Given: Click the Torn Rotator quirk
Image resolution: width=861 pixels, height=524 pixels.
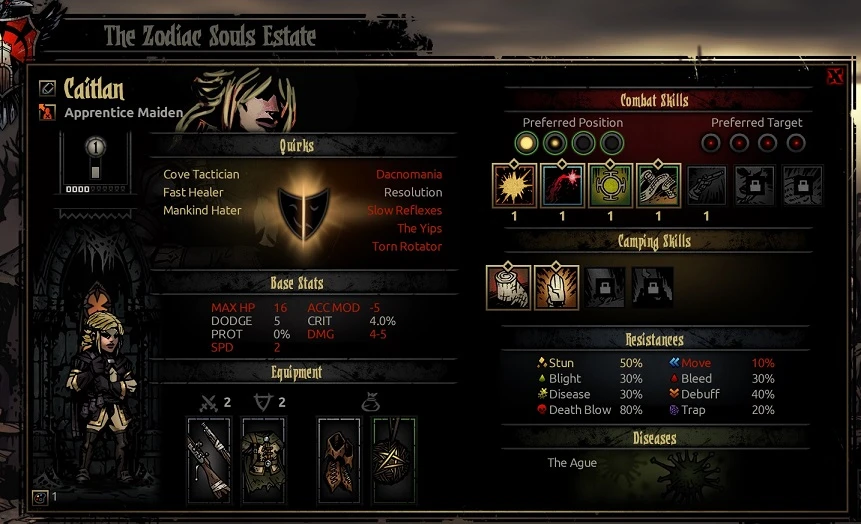Looking at the screenshot, I should 406,247.
